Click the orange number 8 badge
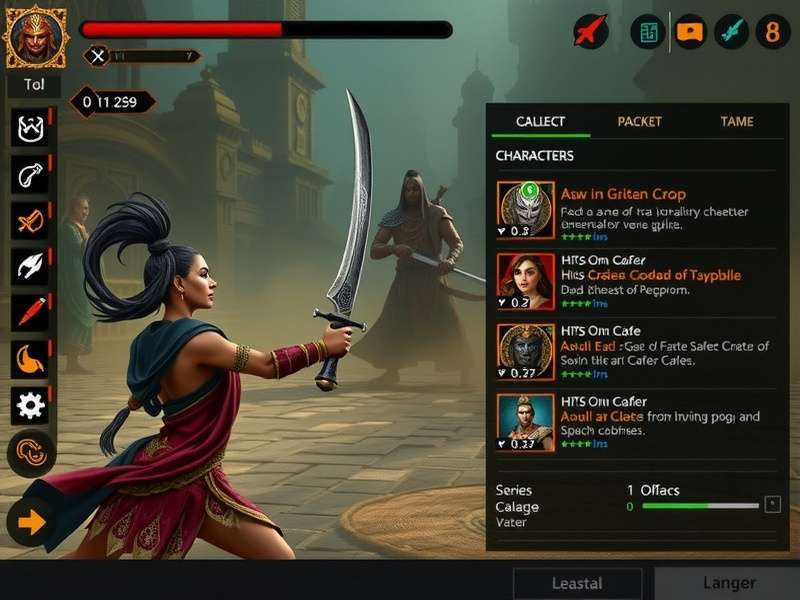This screenshot has height=600, width=800. 771,32
